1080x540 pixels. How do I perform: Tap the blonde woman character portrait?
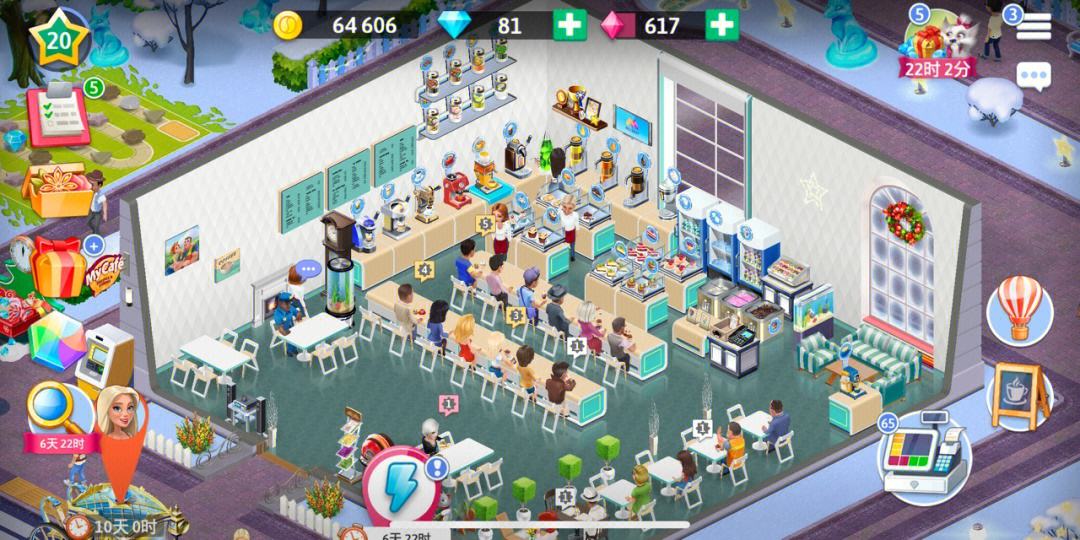[117, 412]
